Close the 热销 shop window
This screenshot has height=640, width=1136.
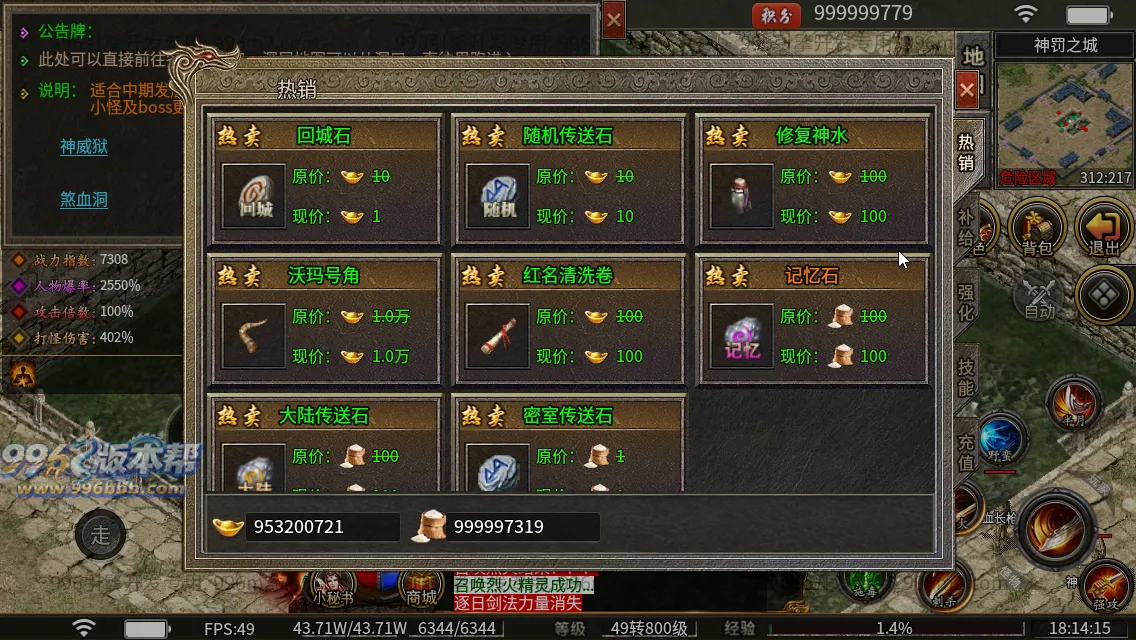point(967,90)
